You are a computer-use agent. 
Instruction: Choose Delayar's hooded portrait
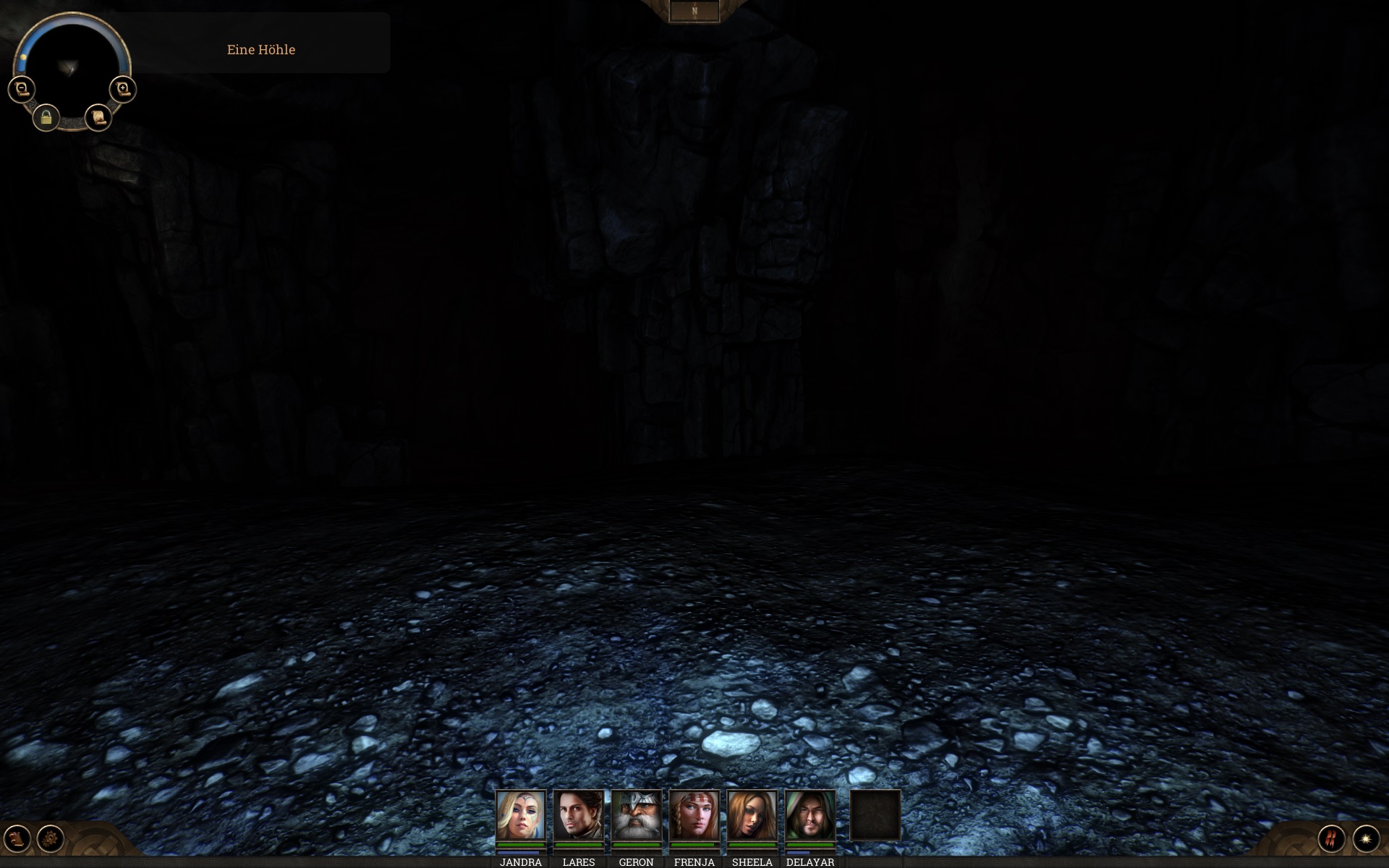tap(810, 815)
